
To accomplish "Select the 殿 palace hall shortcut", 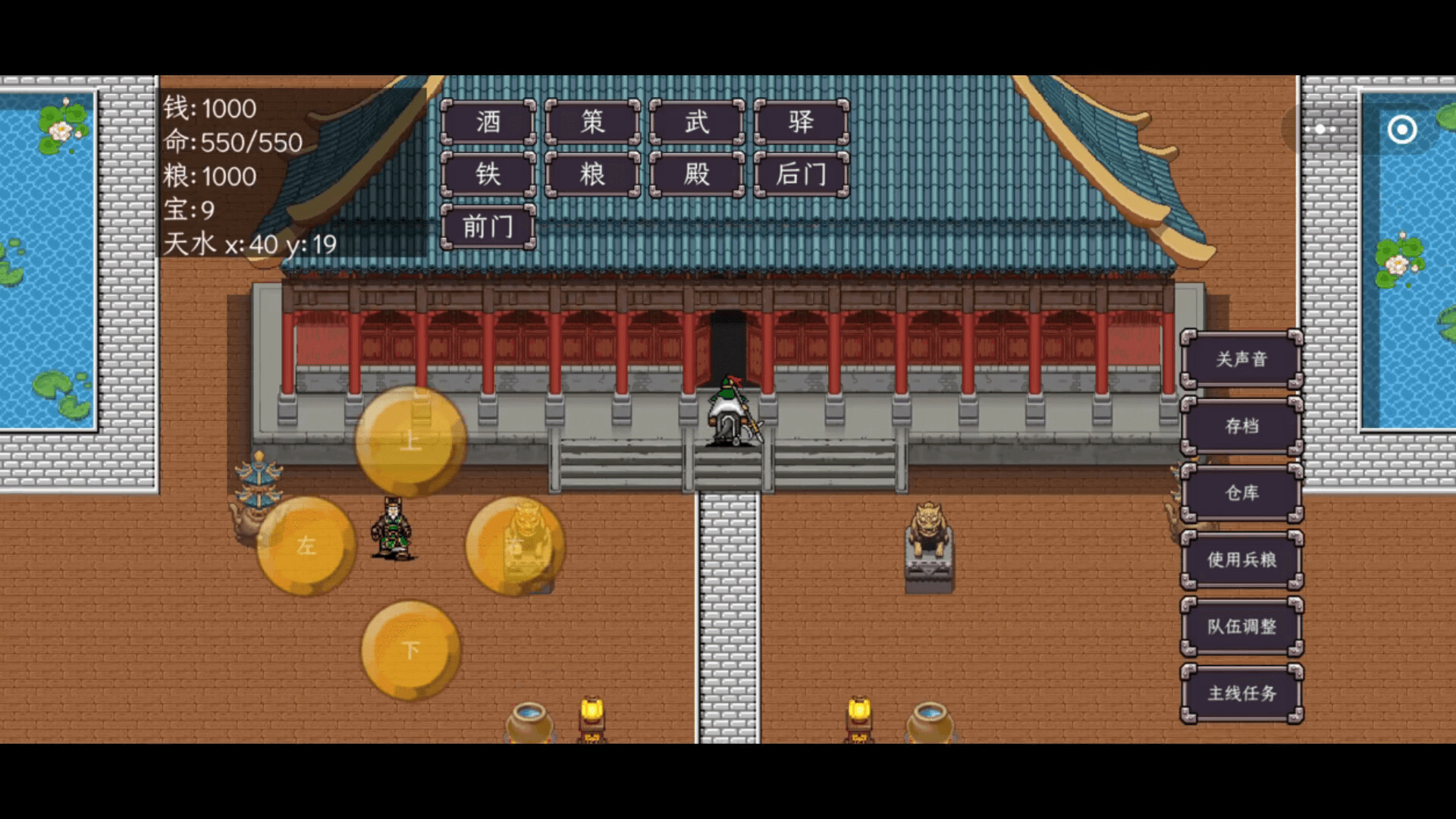I will point(695,174).
